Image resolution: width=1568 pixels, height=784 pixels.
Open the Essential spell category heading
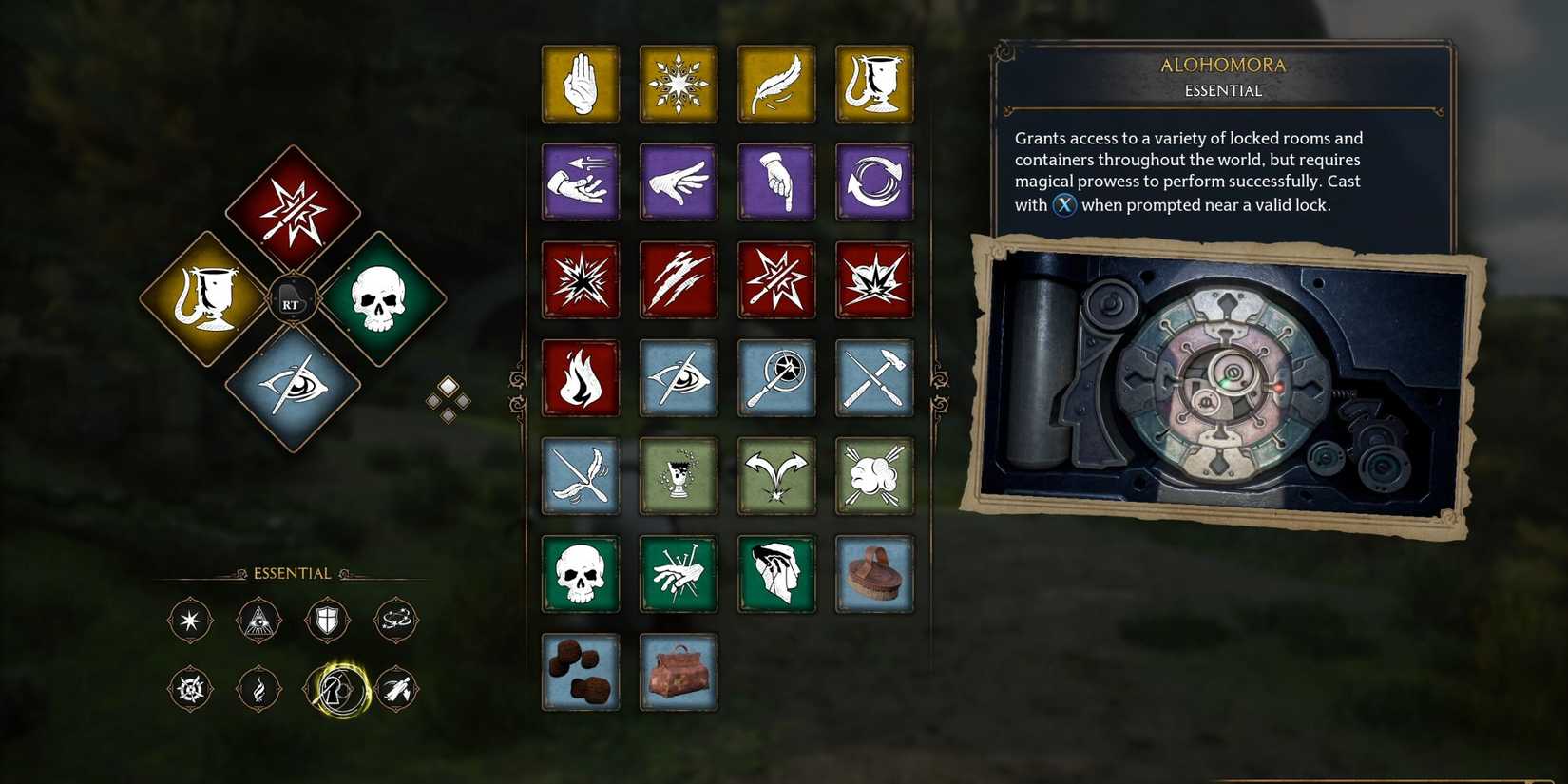[x=292, y=572]
